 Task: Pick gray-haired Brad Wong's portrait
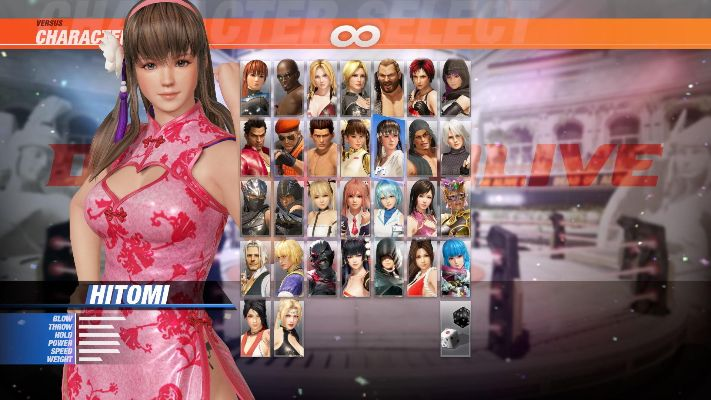(x=255, y=267)
